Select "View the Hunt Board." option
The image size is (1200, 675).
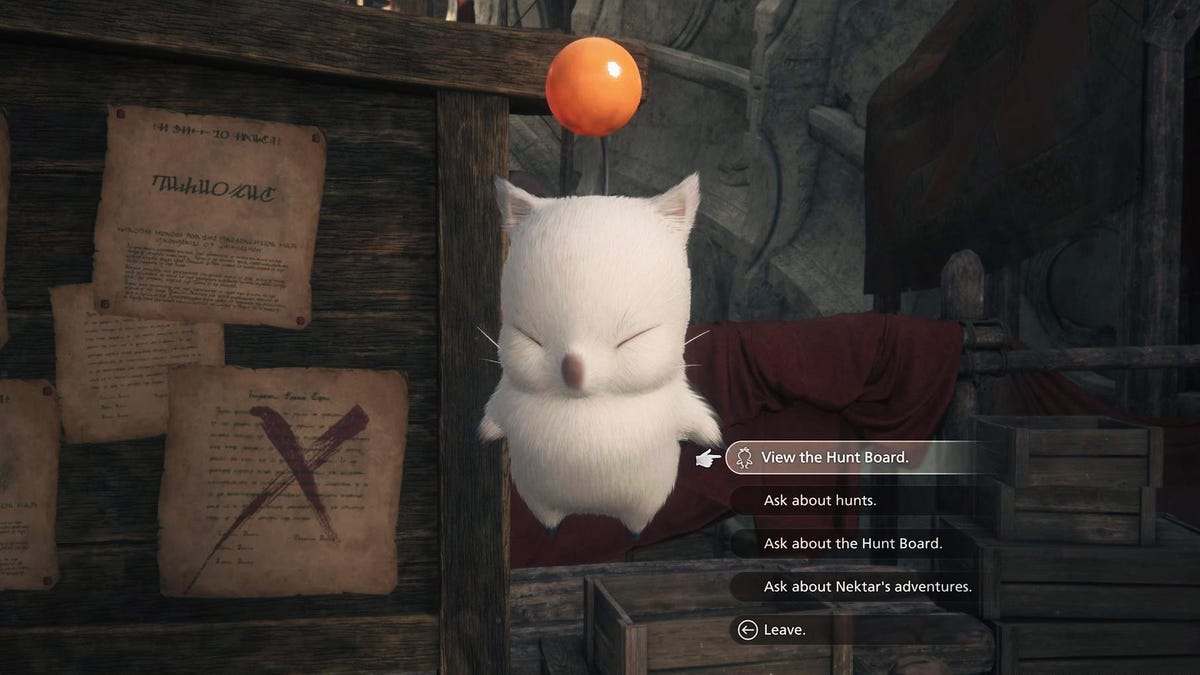tap(834, 457)
